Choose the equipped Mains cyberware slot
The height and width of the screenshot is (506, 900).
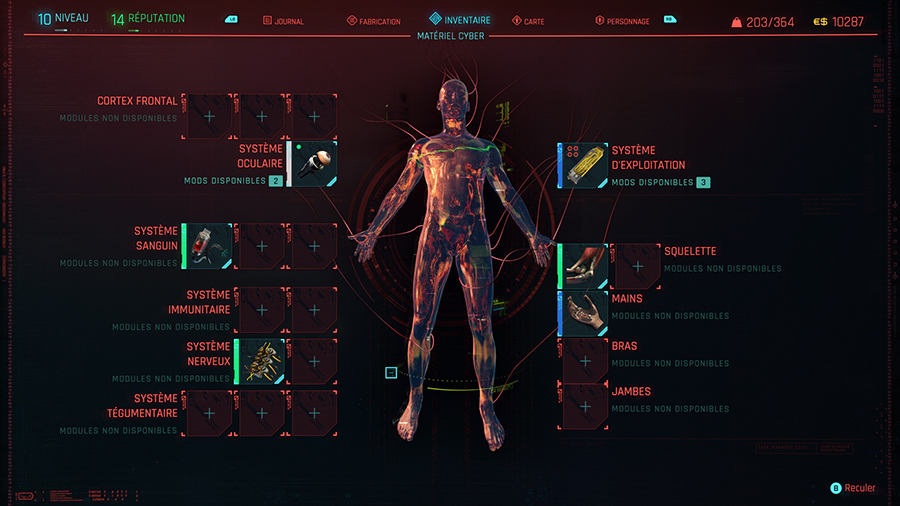coord(583,315)
